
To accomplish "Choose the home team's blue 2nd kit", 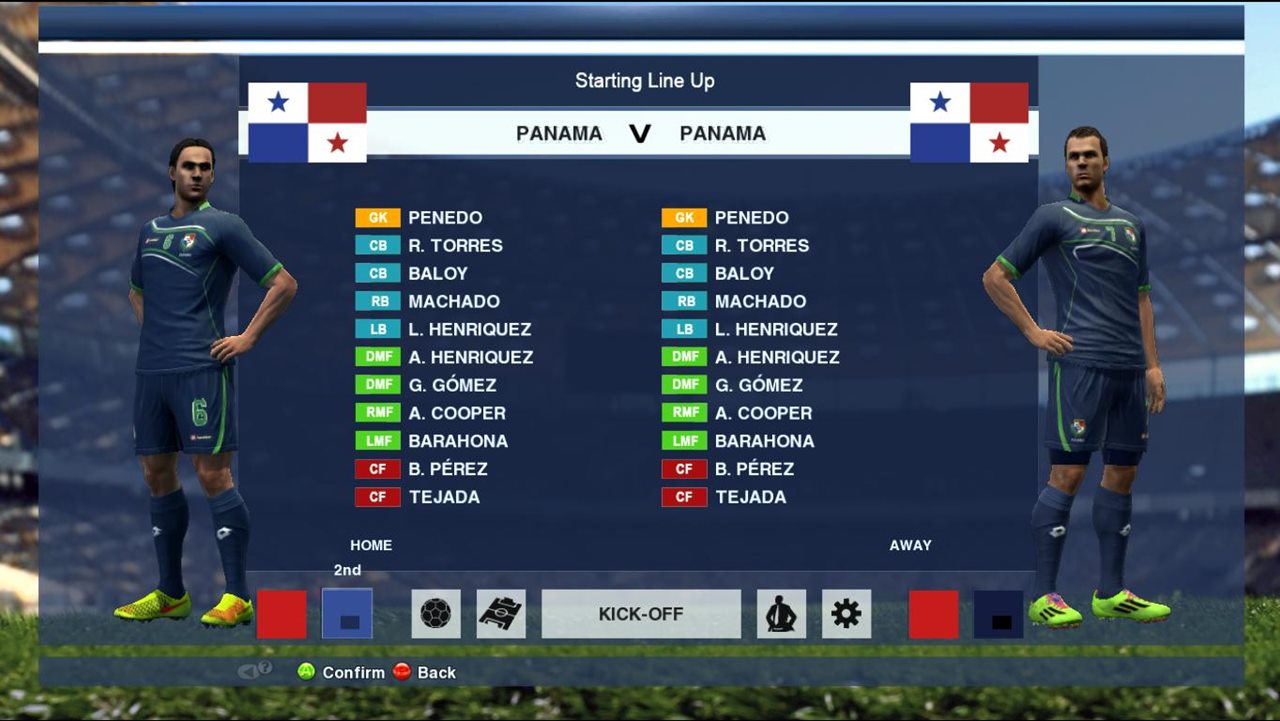I will [347, 614].
